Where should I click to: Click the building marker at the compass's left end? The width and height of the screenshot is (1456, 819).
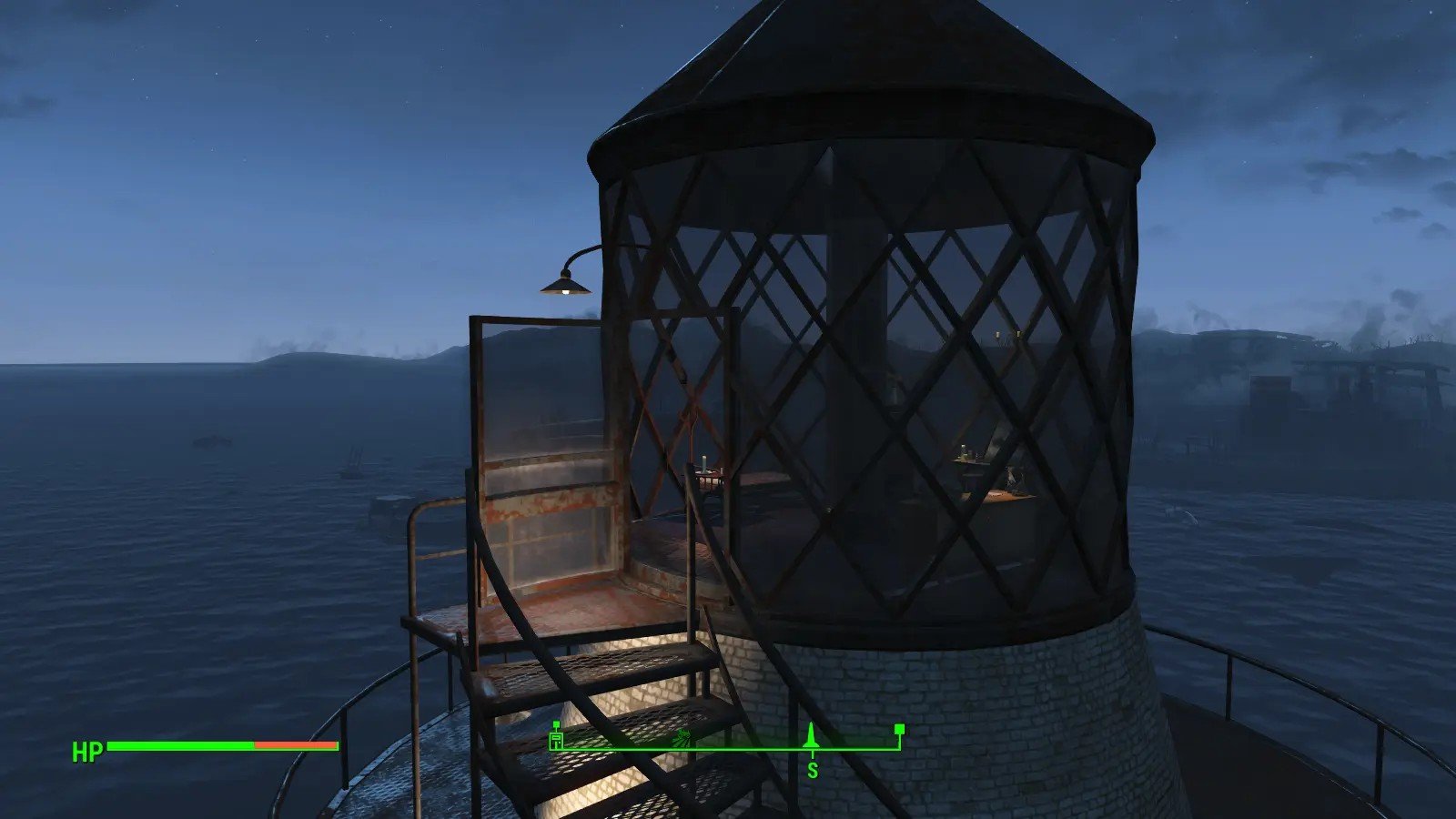point(556,738)
